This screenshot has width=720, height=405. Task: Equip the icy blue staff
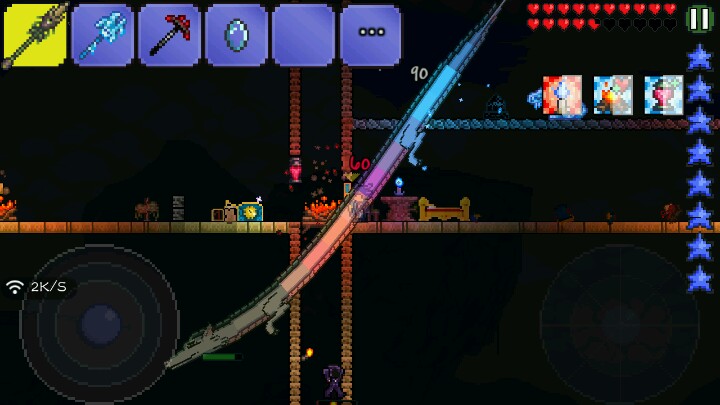[x=102, y=35]
